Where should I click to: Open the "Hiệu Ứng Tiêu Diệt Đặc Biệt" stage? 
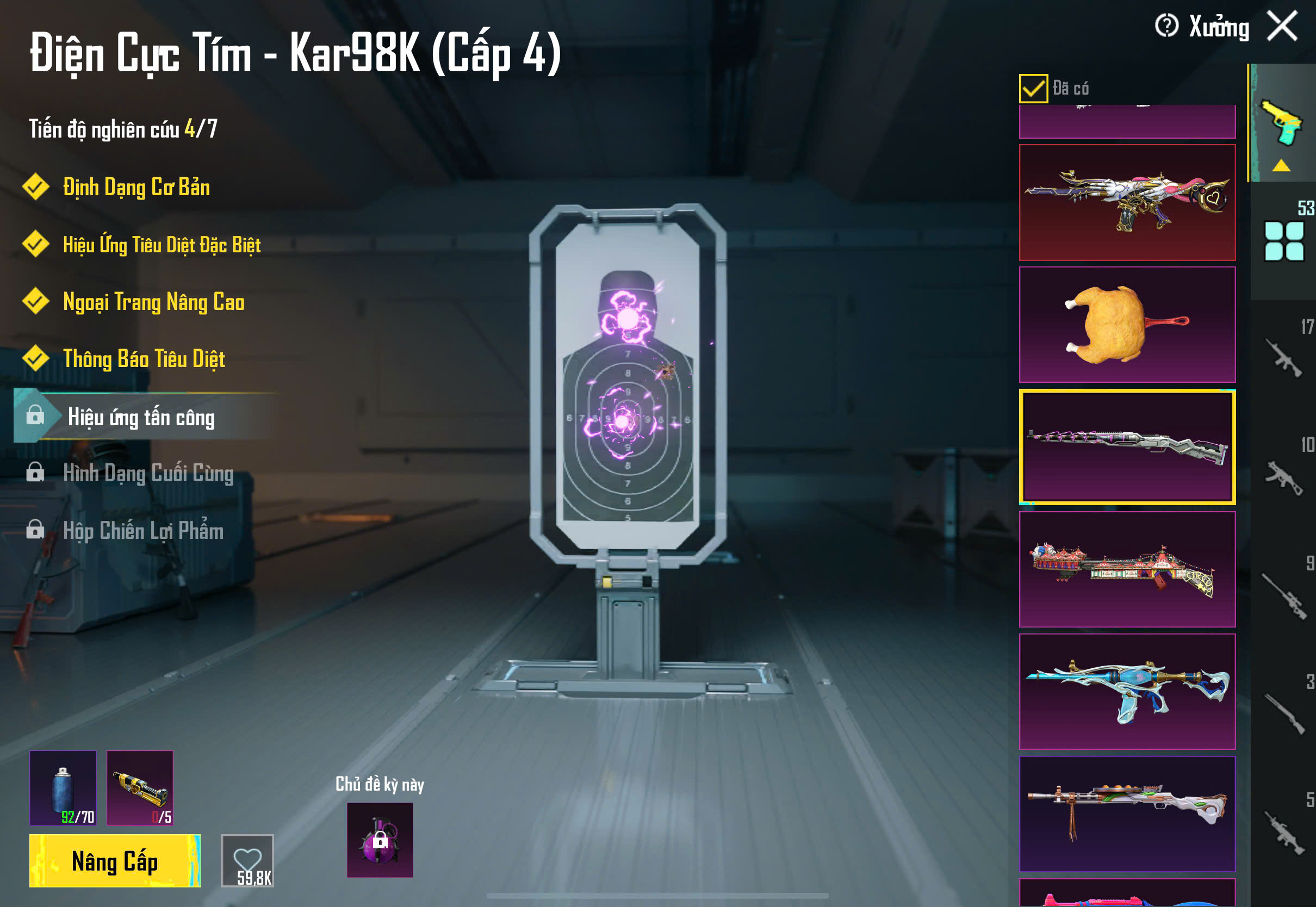coord(162,244)
